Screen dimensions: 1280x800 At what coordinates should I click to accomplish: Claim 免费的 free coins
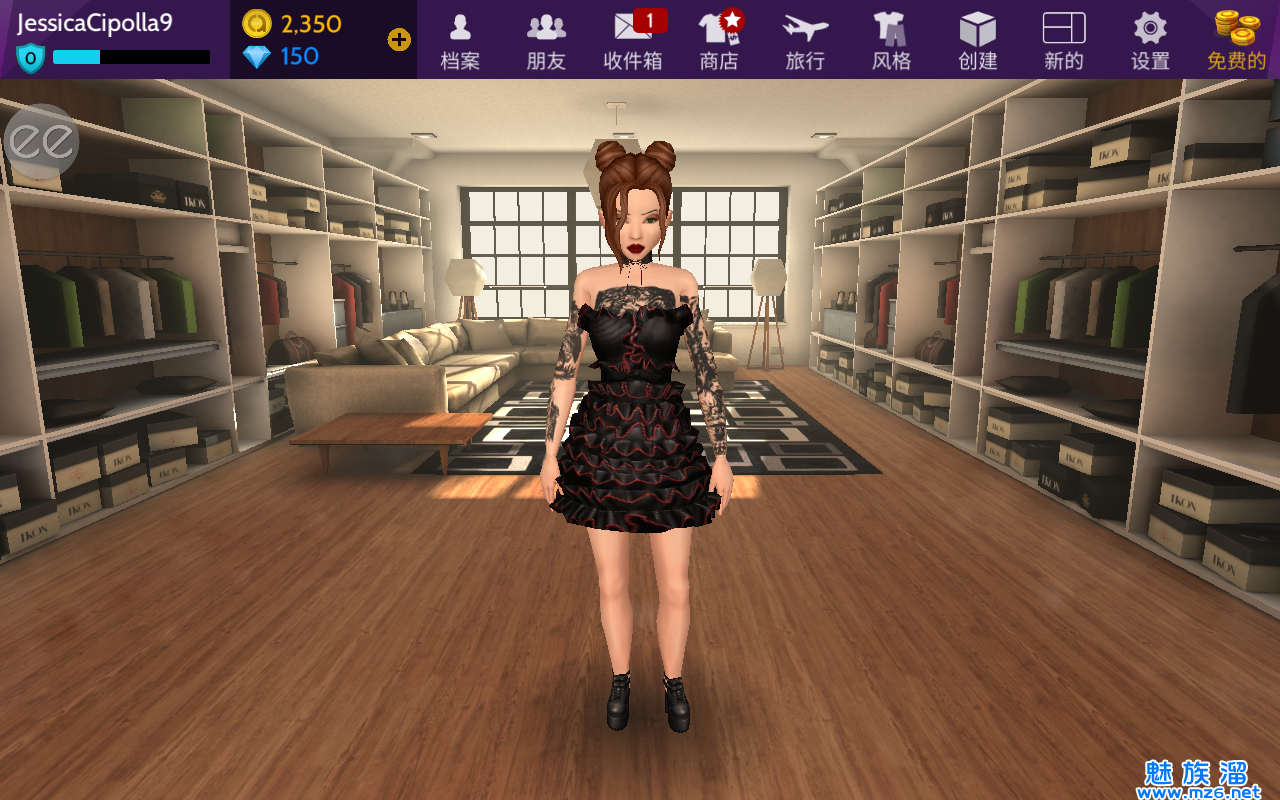1236,40
